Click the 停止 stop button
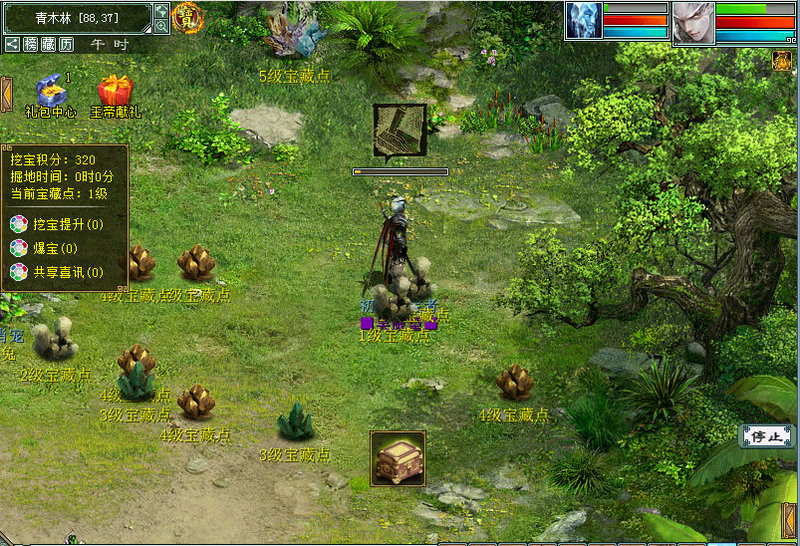800x546 pixels. tap(767, 436)
